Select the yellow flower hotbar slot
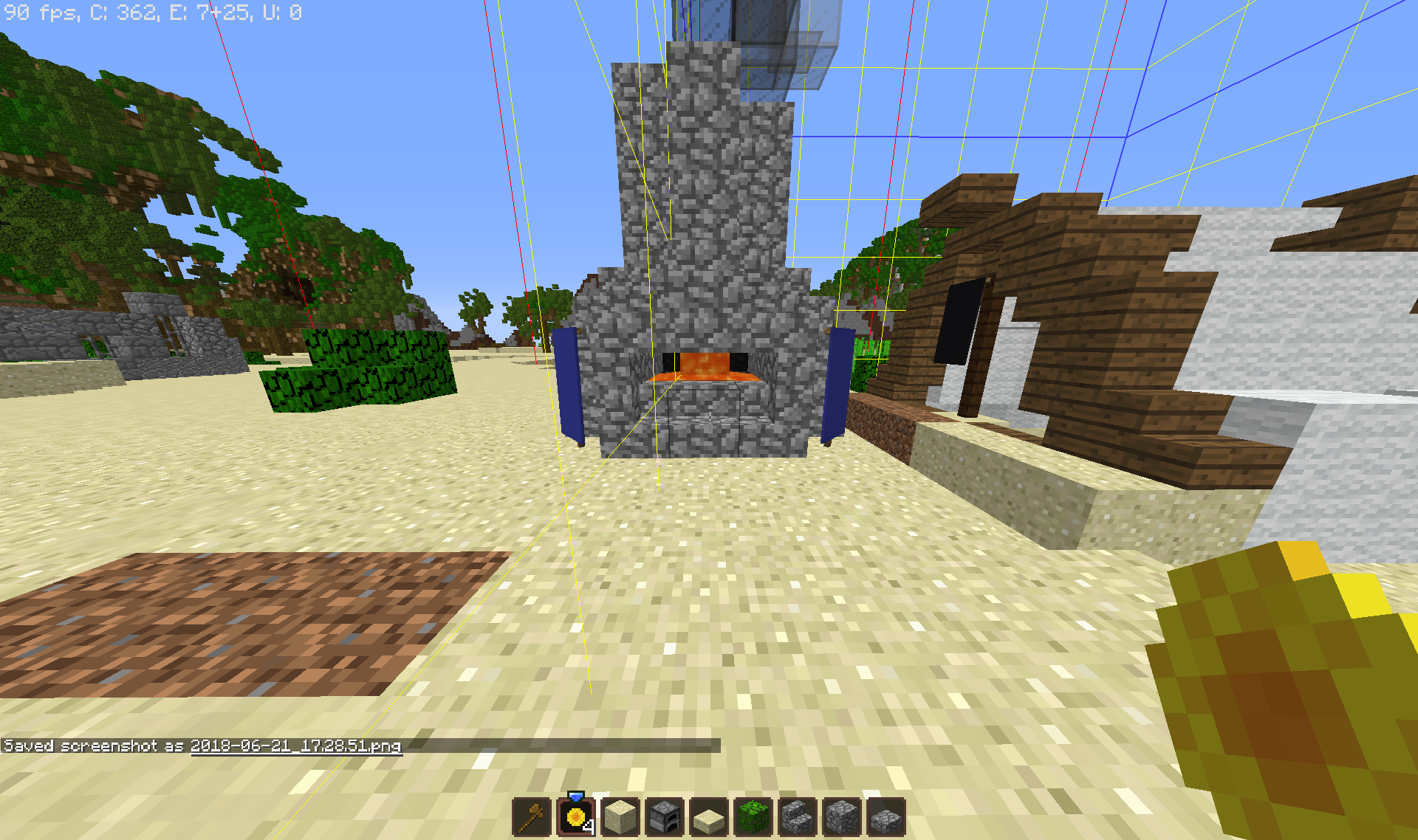1418x840 pixels. (x=576, y=817)
